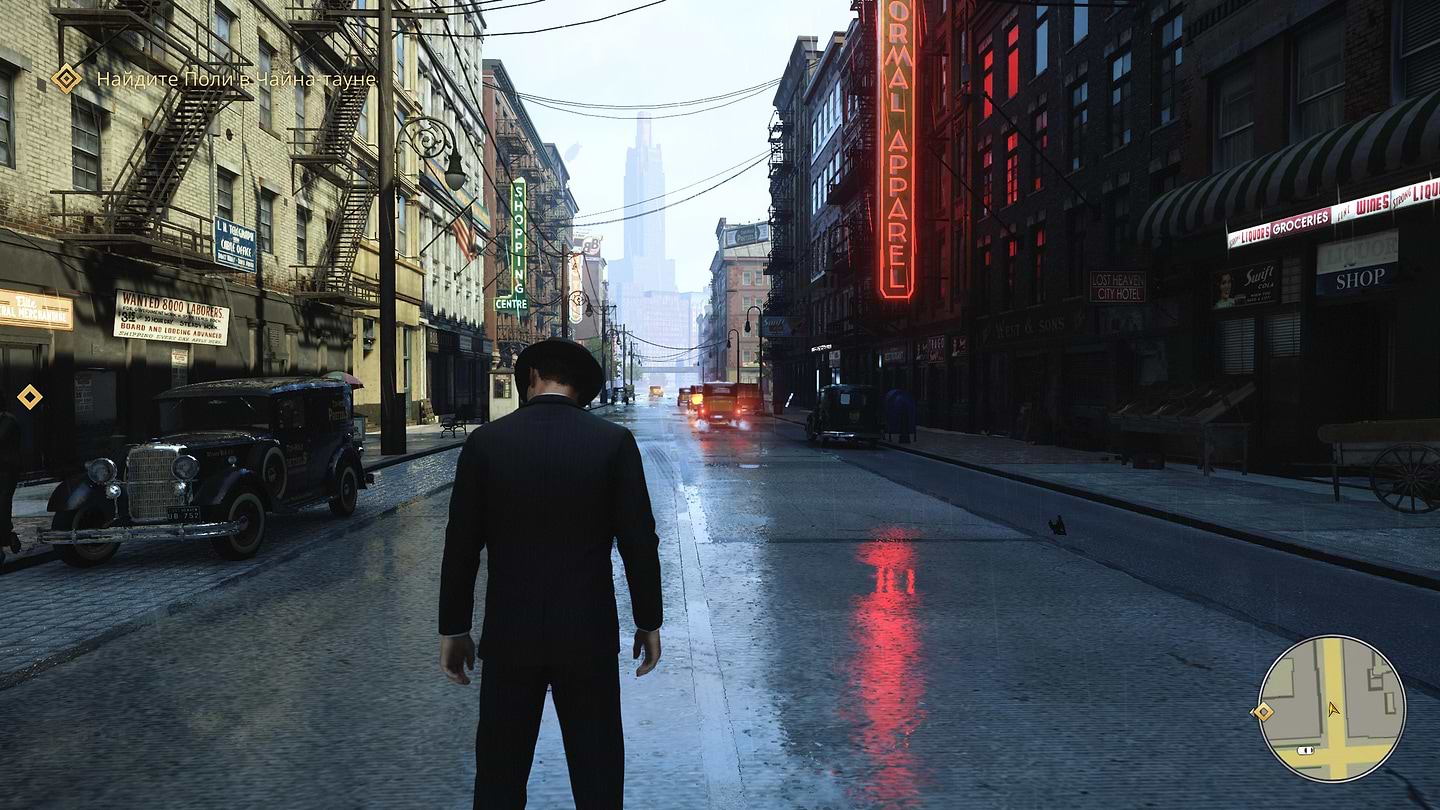1440x810 pixels.
Task: Select the diamond icon beside the objective text
Action: [66, 78]
